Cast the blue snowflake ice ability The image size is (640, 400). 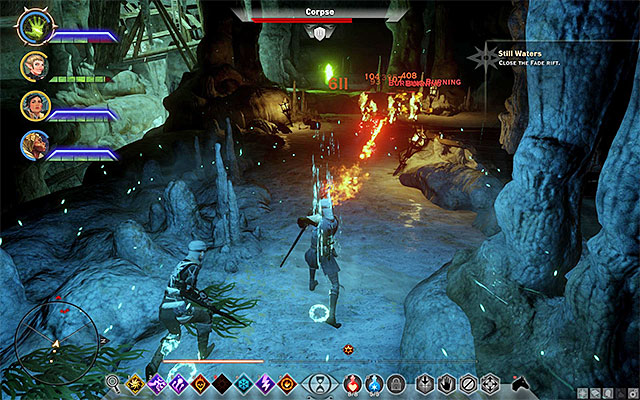pyautogui.click(x=244, y=382)
